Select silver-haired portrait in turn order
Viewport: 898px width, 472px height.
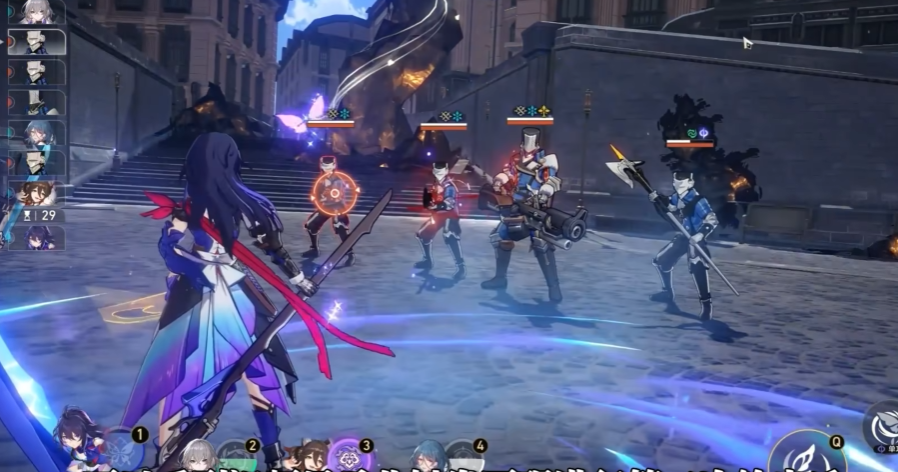pyautogui.click(x=38, y=12)
